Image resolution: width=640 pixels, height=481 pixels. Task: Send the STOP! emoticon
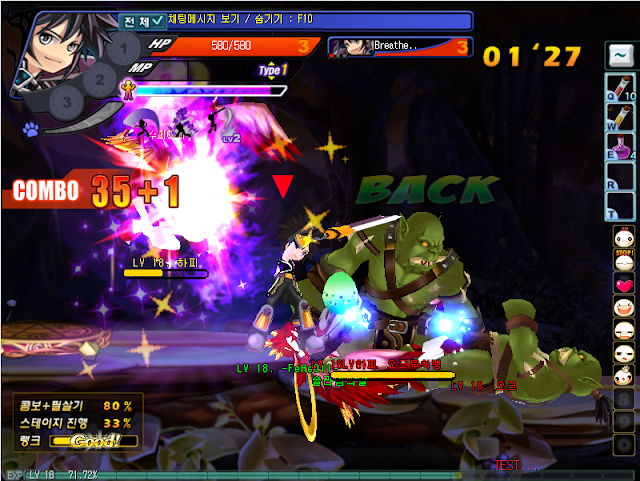[623, 260]
